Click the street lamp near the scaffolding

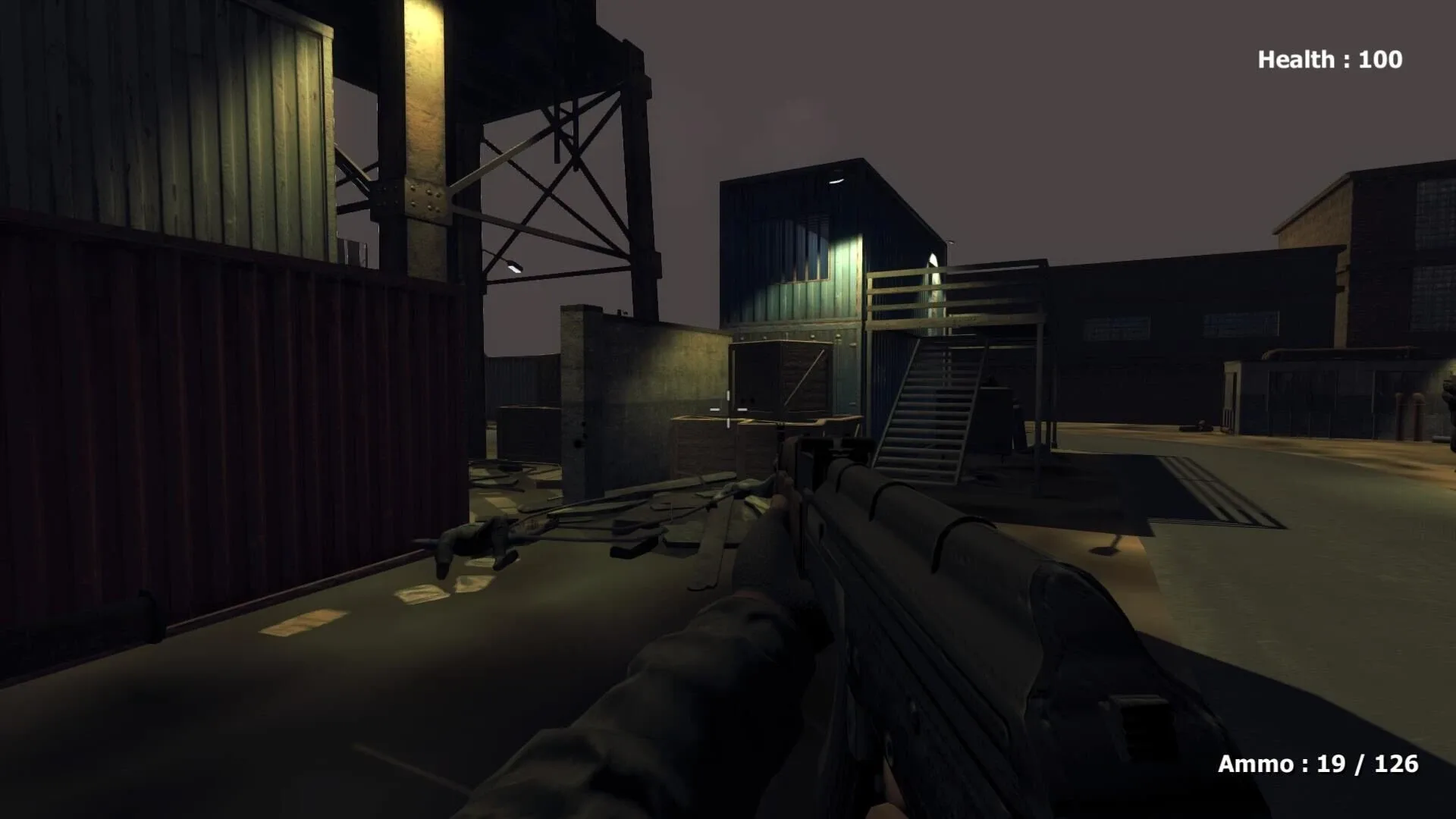pos(514,269)
